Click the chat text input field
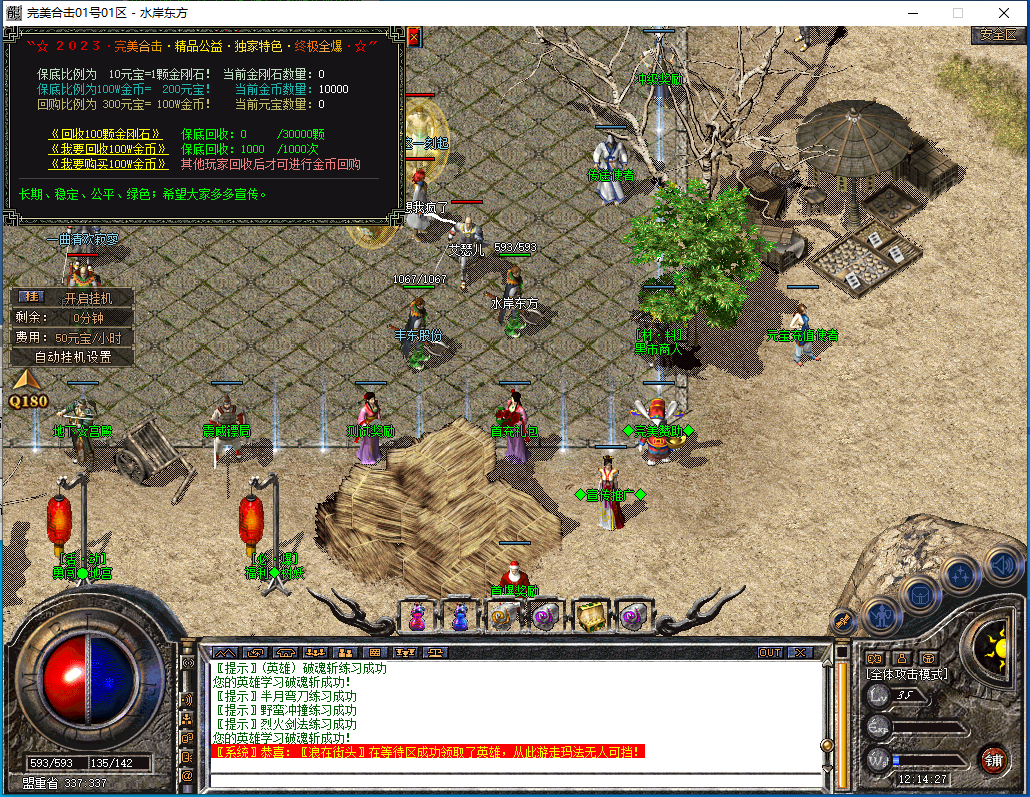 [x=510, y=779]
